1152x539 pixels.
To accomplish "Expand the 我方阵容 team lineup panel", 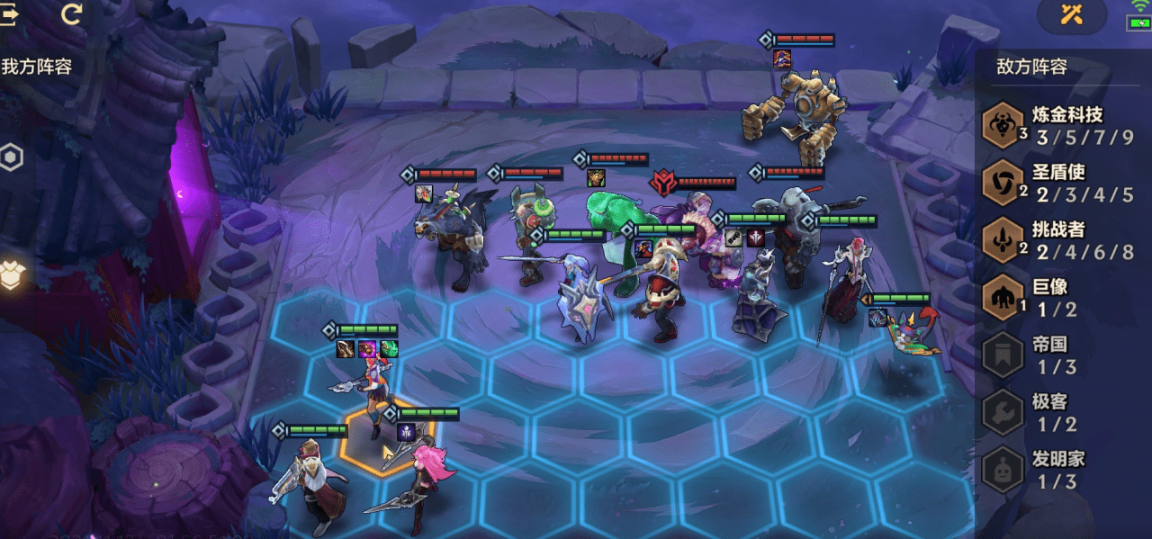I will coord(36,67).
